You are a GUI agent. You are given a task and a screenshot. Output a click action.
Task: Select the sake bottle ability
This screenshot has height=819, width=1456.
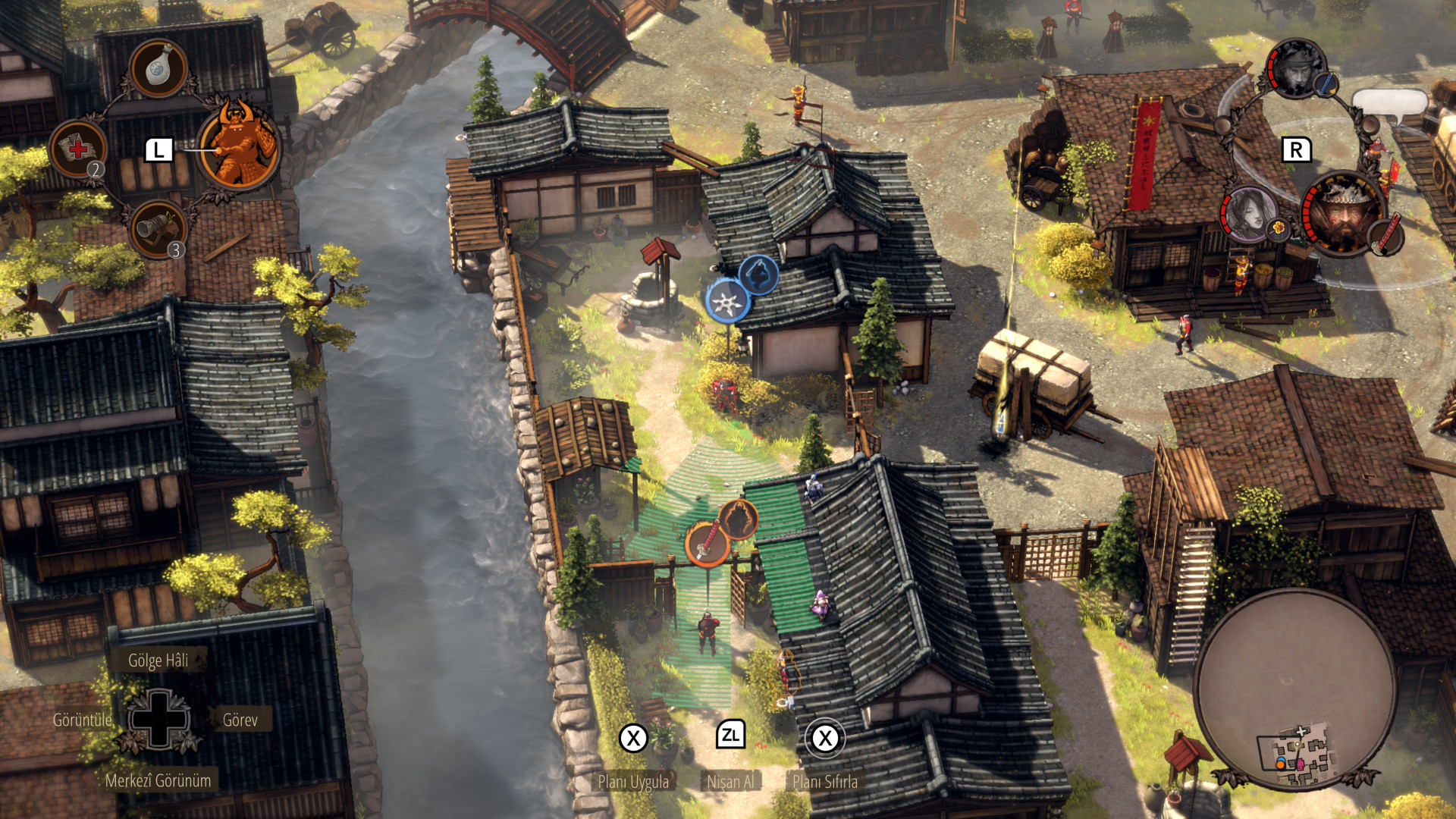(x=158, y=68)
